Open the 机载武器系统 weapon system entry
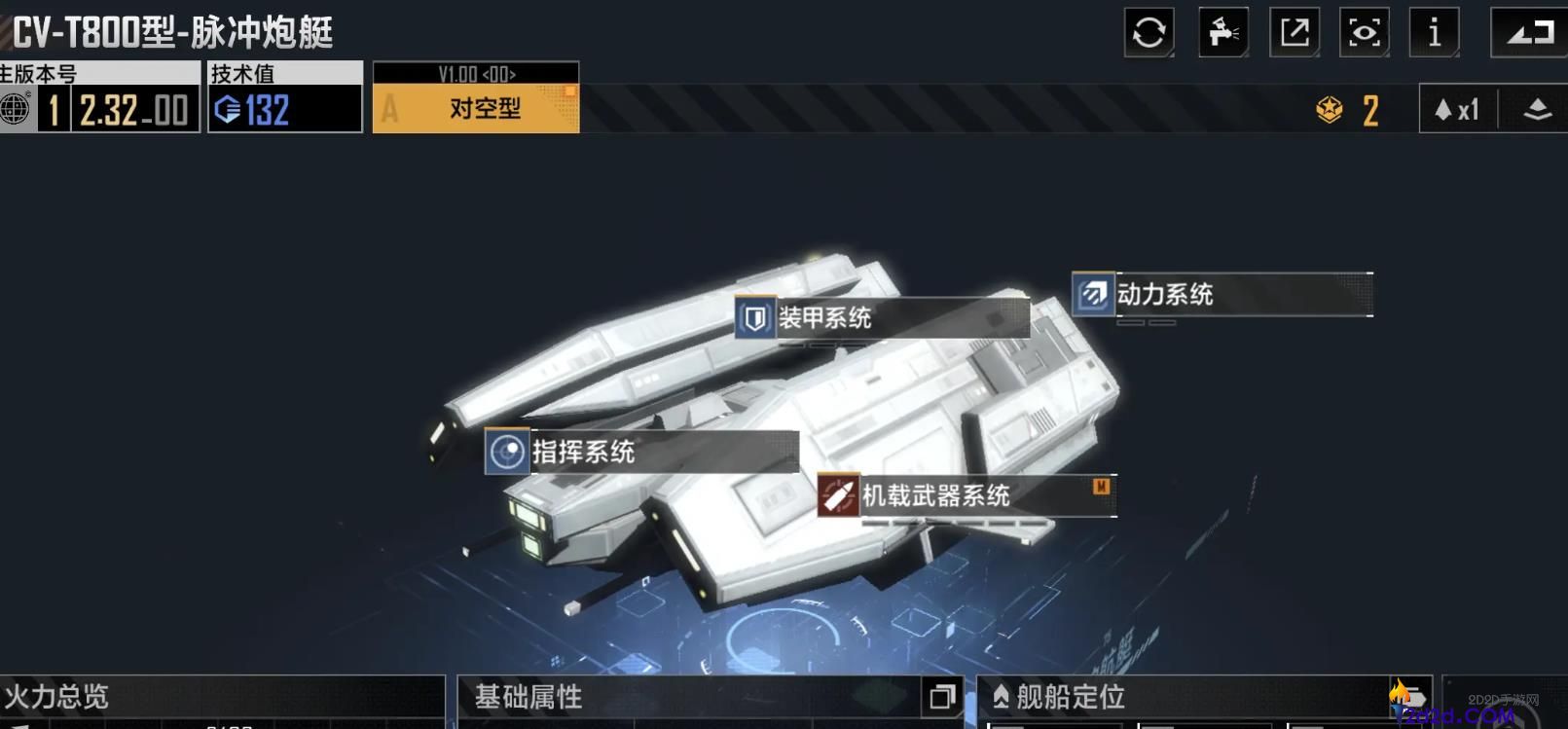Image resolution: width=1568 pixels, height=729 pixels. (x=935, y=496)
